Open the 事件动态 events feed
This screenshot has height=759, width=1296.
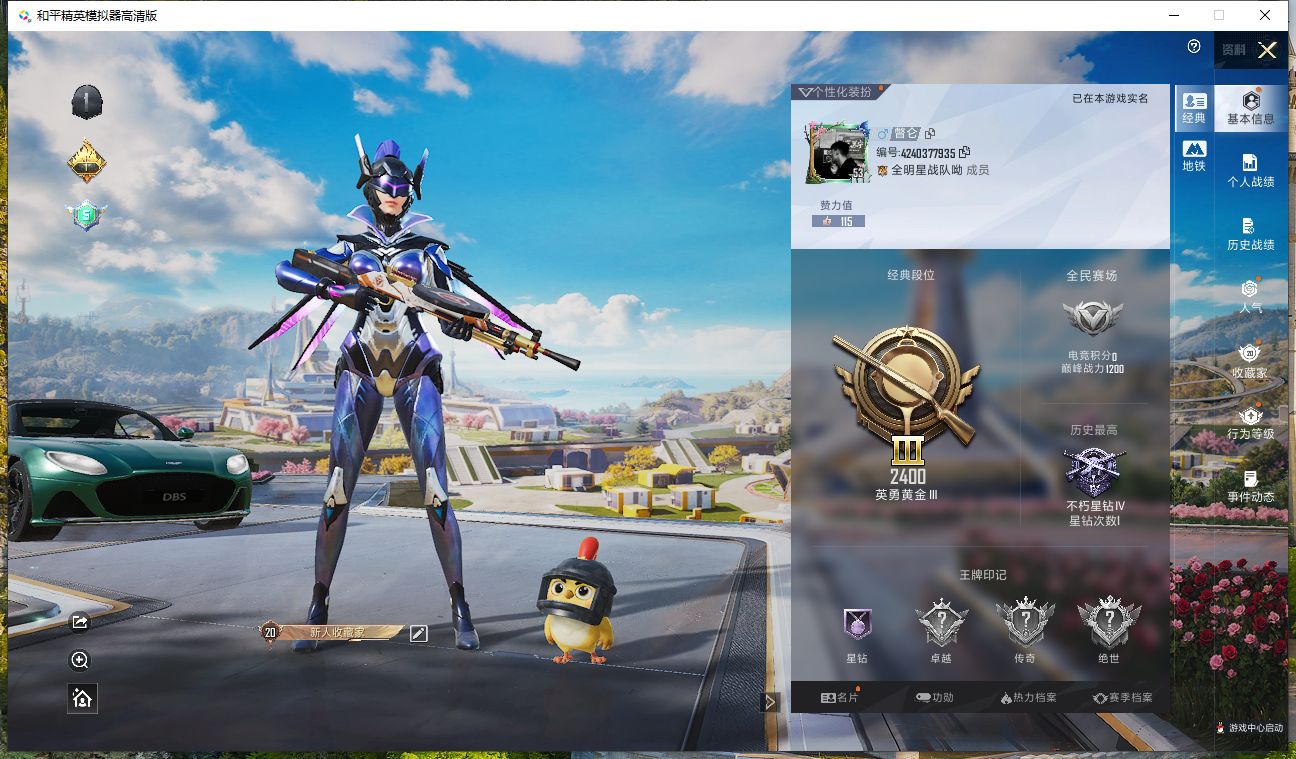[1250, 486]
